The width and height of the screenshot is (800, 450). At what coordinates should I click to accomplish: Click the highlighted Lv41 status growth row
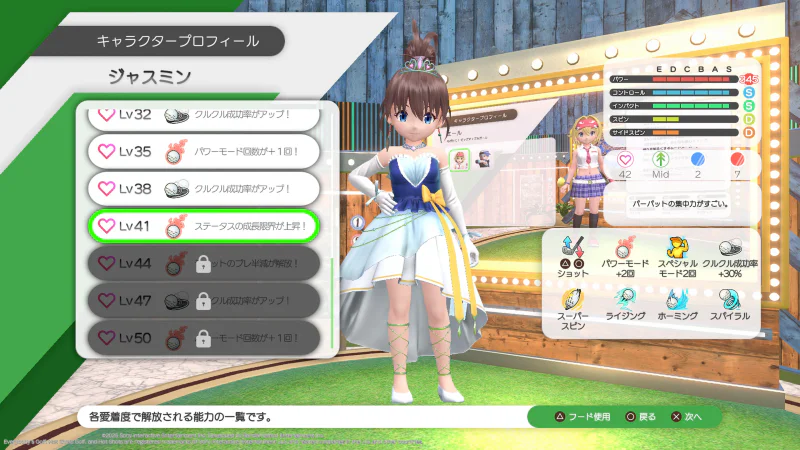(x=203, y=227)
